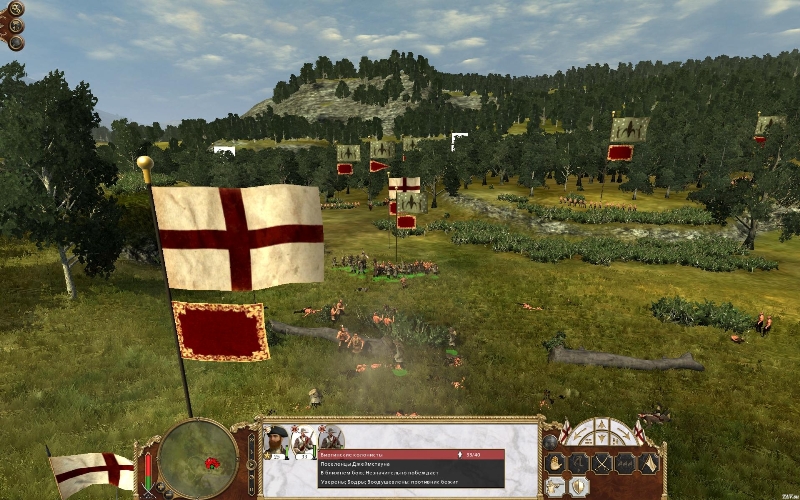800x500 pixels.
Task: Order withdraw using the white flag button
Action: (648, 463)
